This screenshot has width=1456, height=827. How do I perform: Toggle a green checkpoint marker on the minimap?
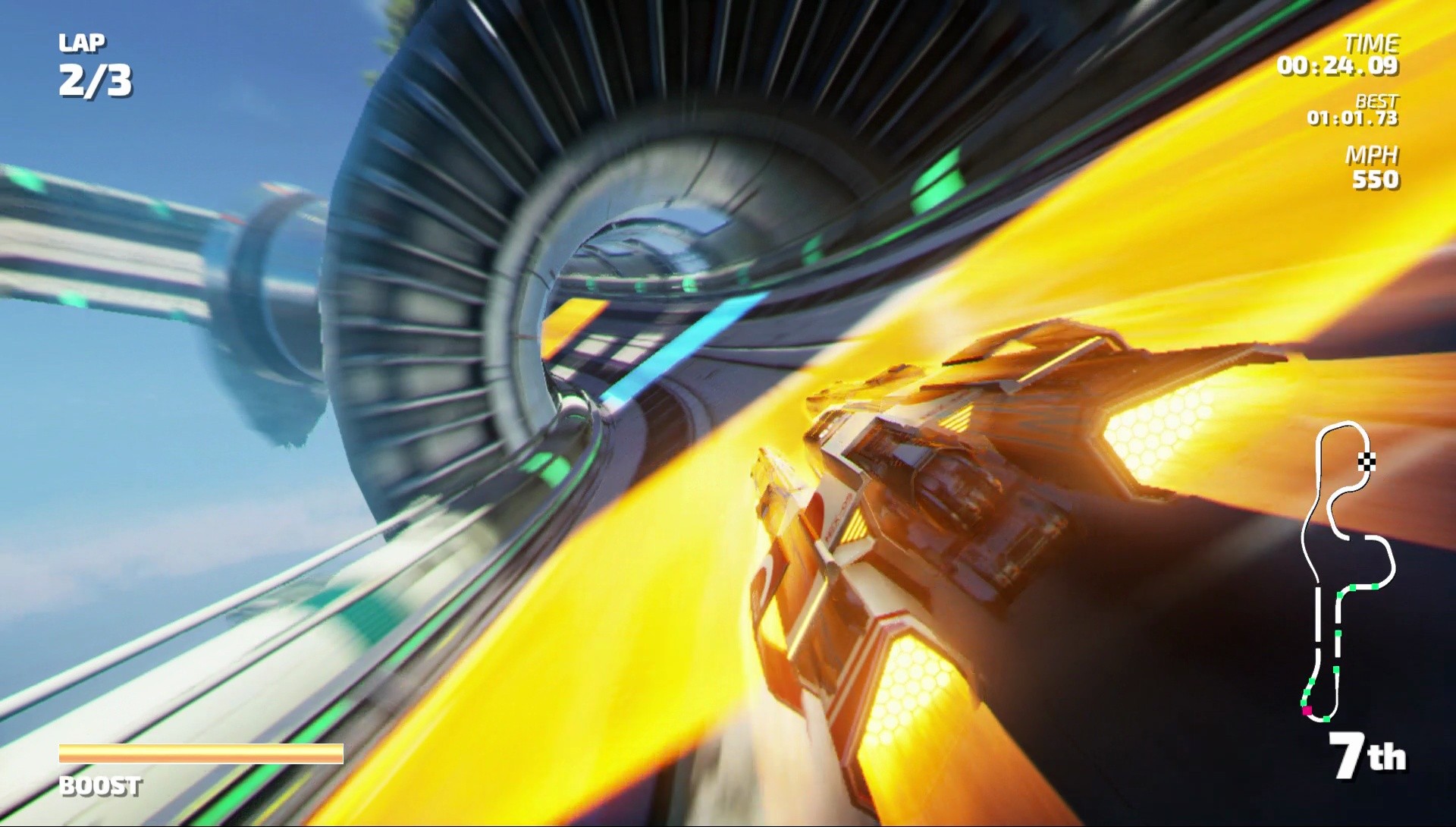click(1337, 632)
